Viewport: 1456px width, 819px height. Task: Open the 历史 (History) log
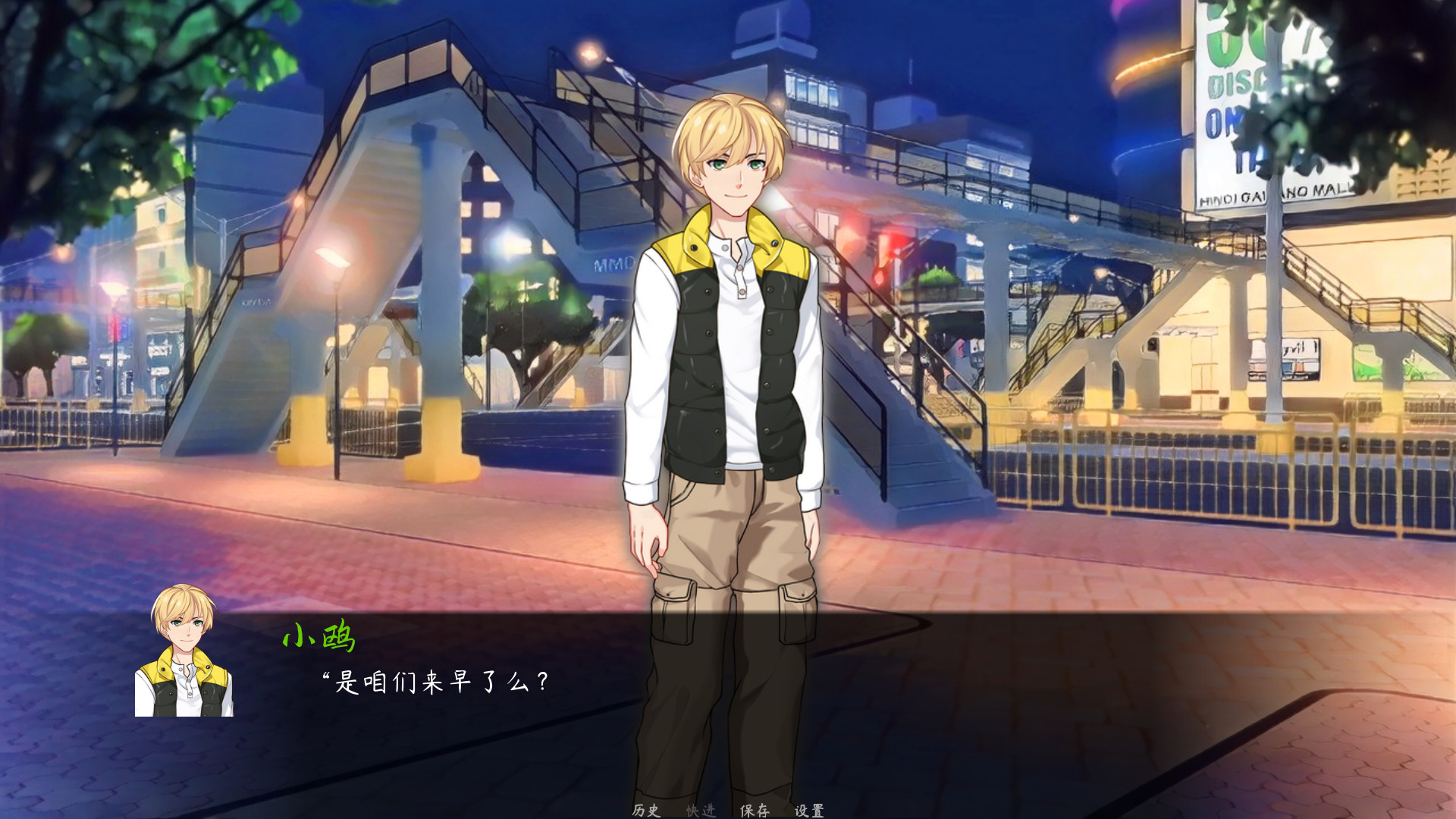(645, 809)
